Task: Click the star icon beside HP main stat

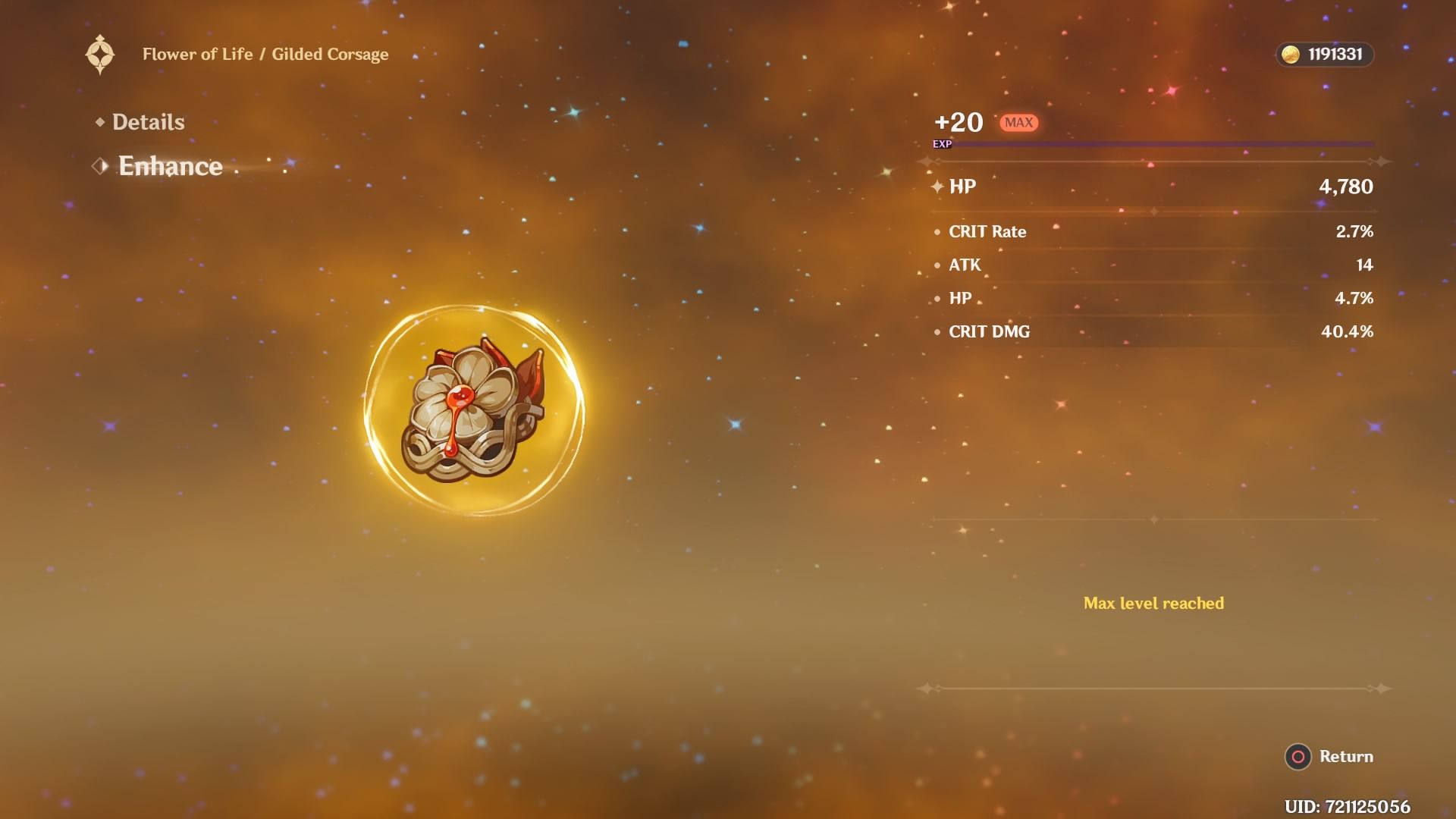Action: pos(938,184)
